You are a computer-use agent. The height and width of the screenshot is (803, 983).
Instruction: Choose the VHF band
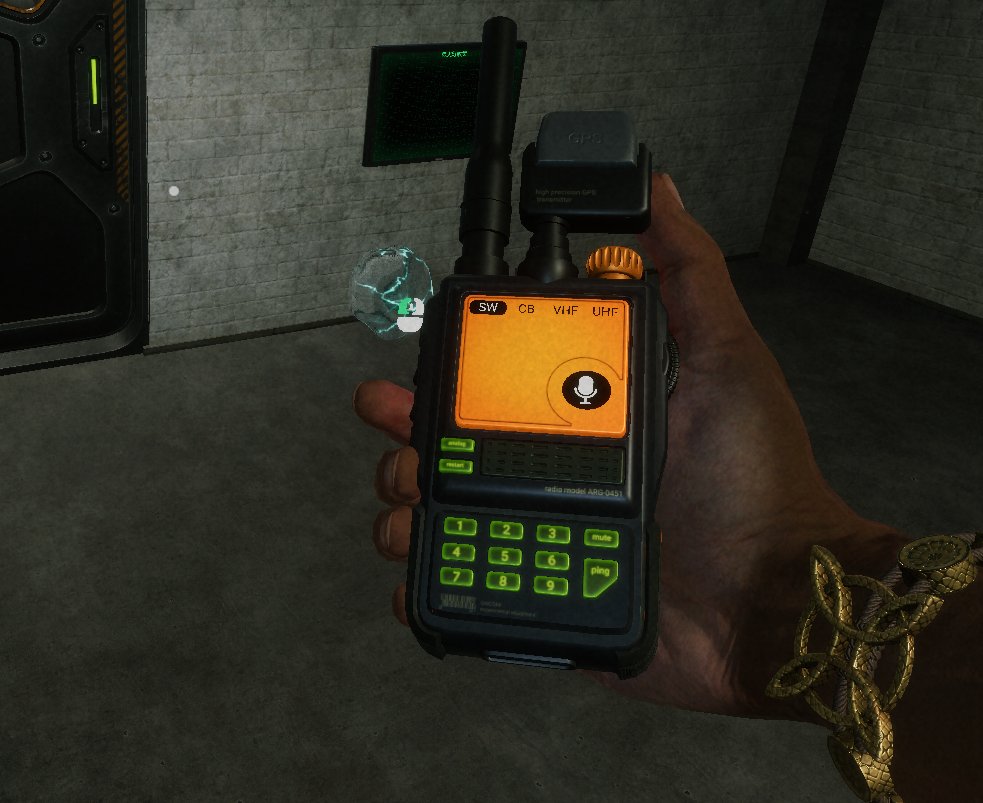564,310
